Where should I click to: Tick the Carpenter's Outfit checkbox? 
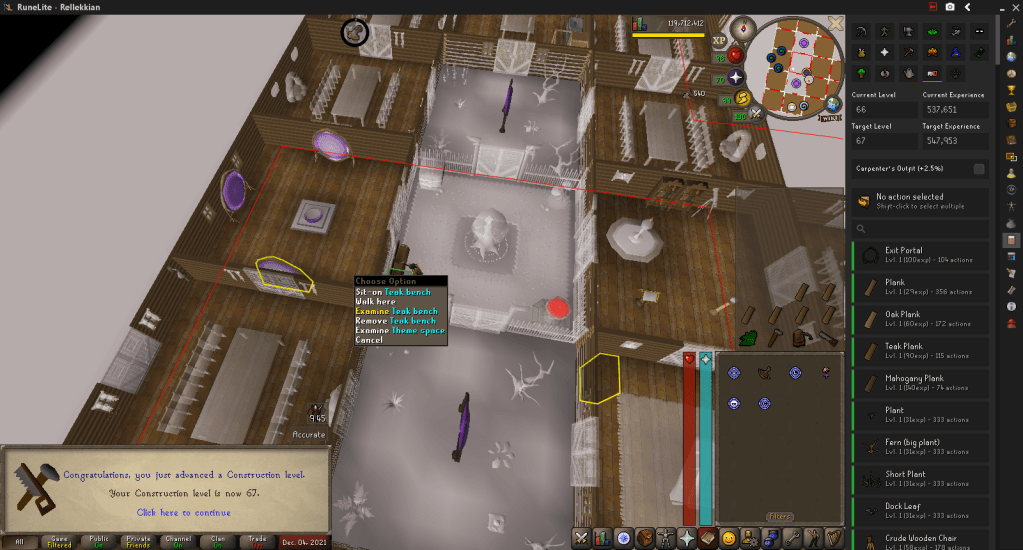coord(979,169)
